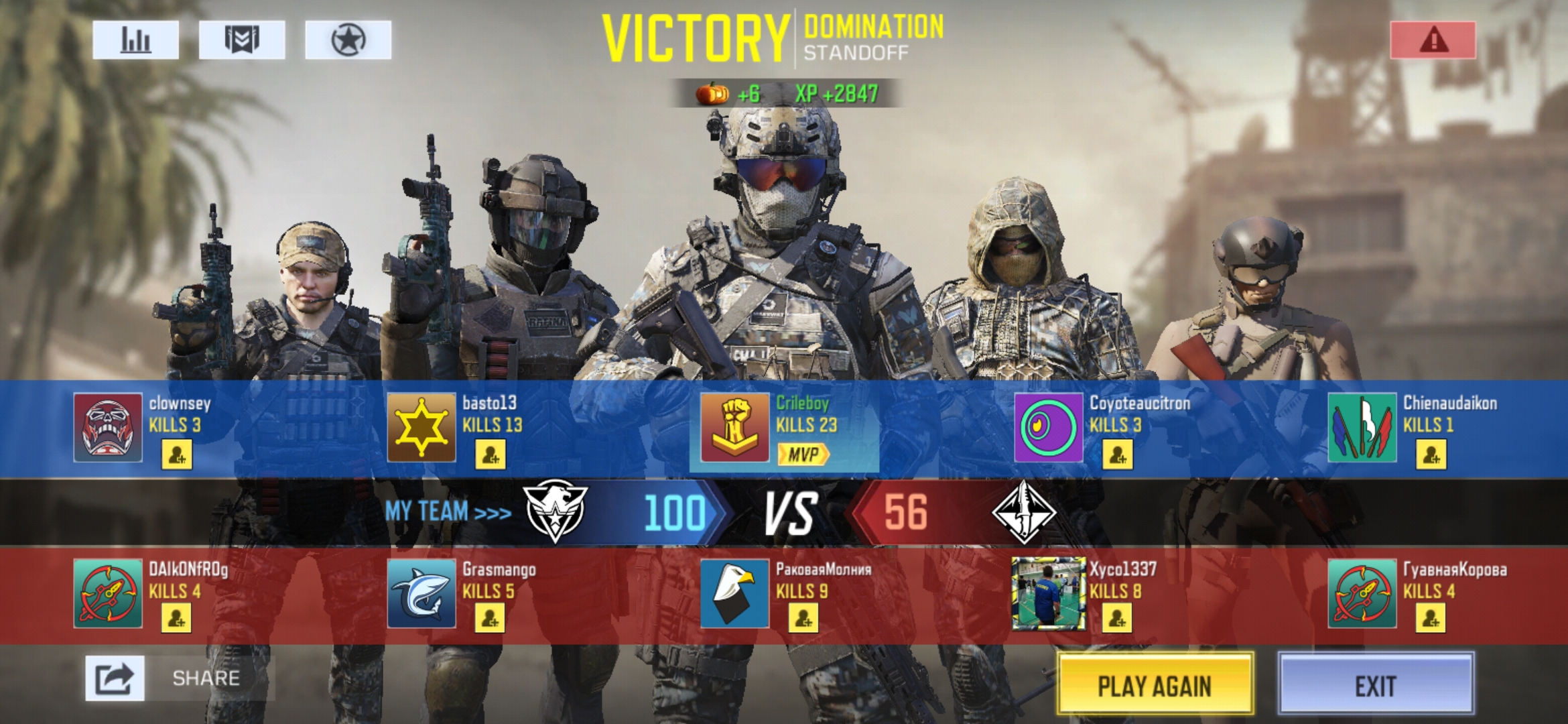Send friend request to Grasmango
Screen dimensions: 1568x724
491,618
